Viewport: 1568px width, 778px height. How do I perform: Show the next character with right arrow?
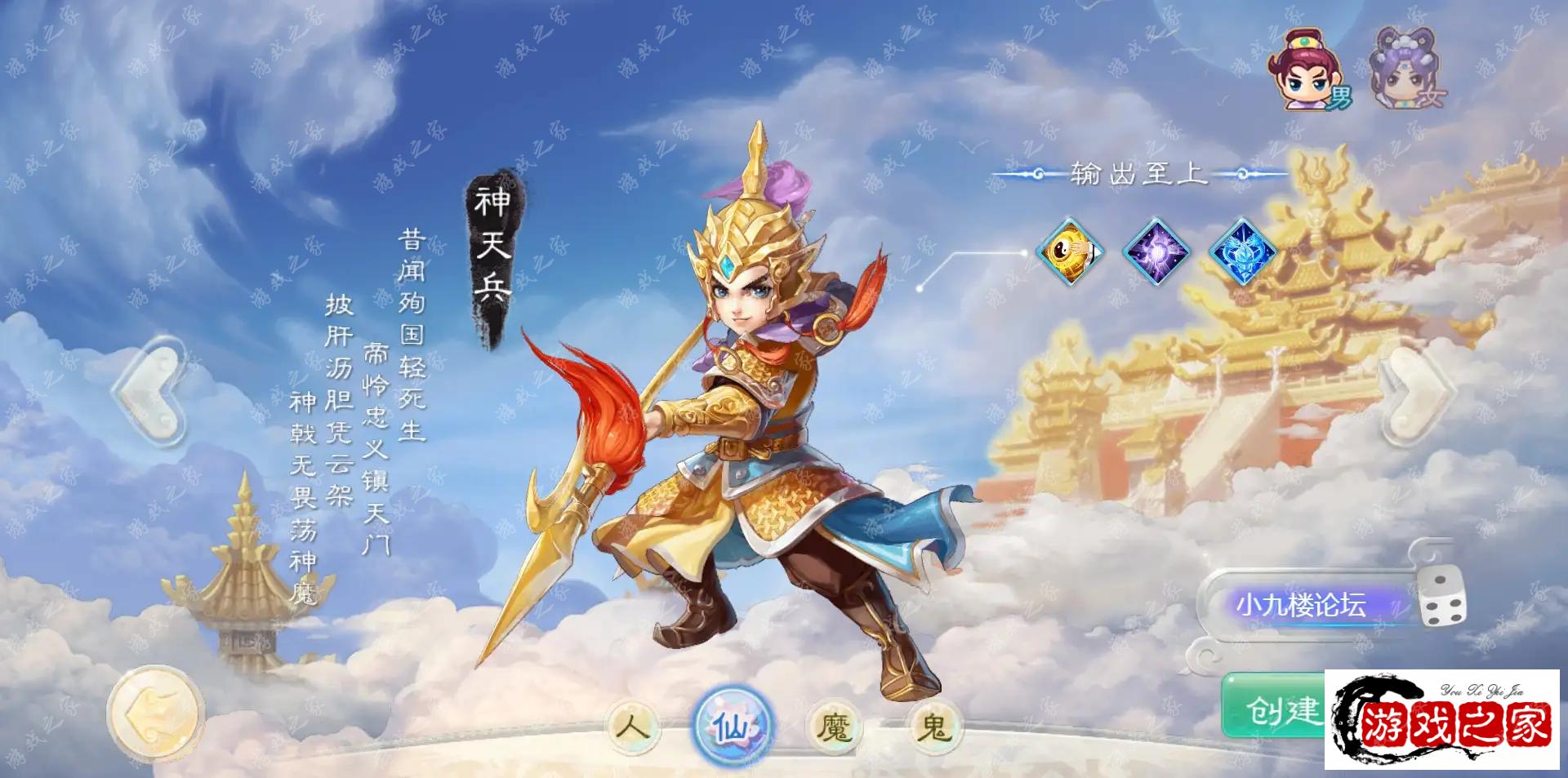1415,392
